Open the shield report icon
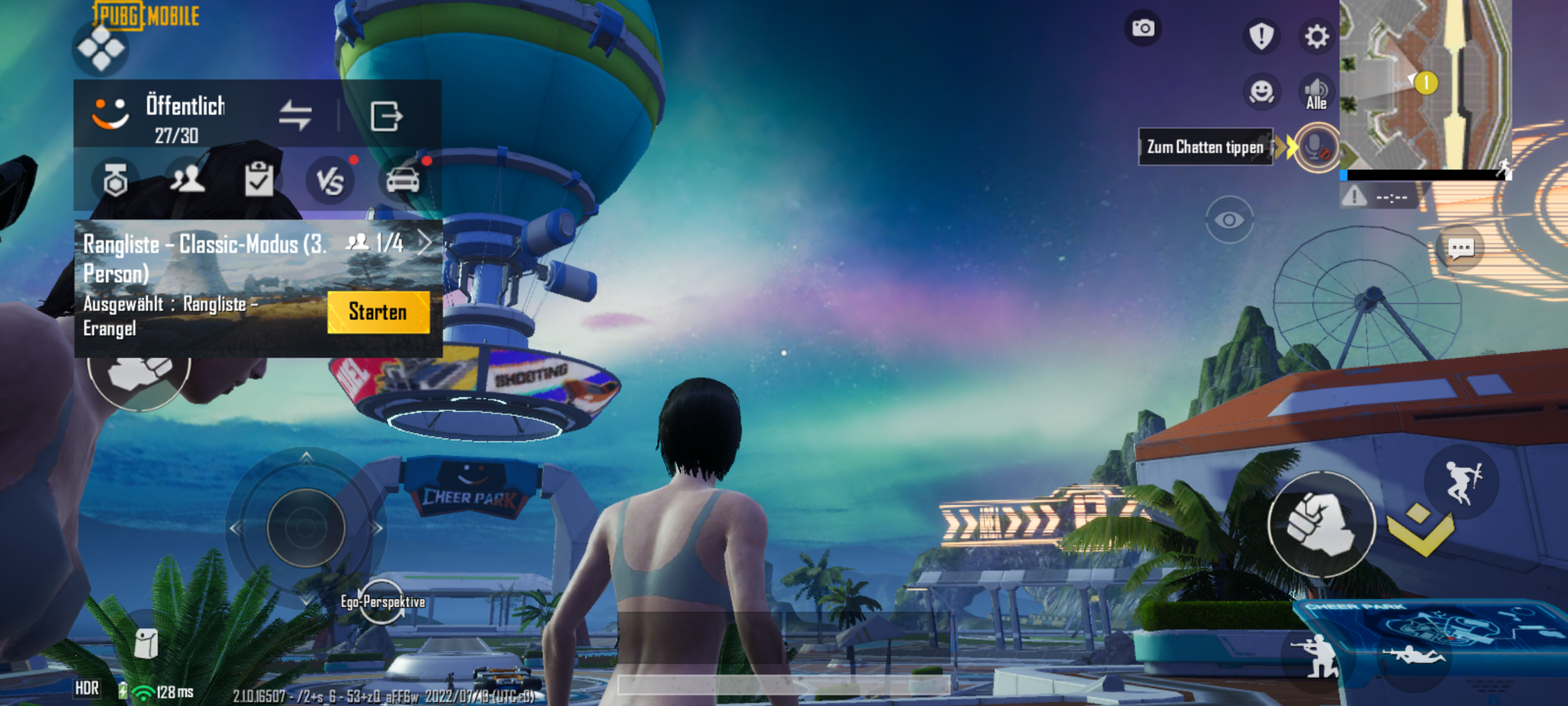 coord(1262,36)
